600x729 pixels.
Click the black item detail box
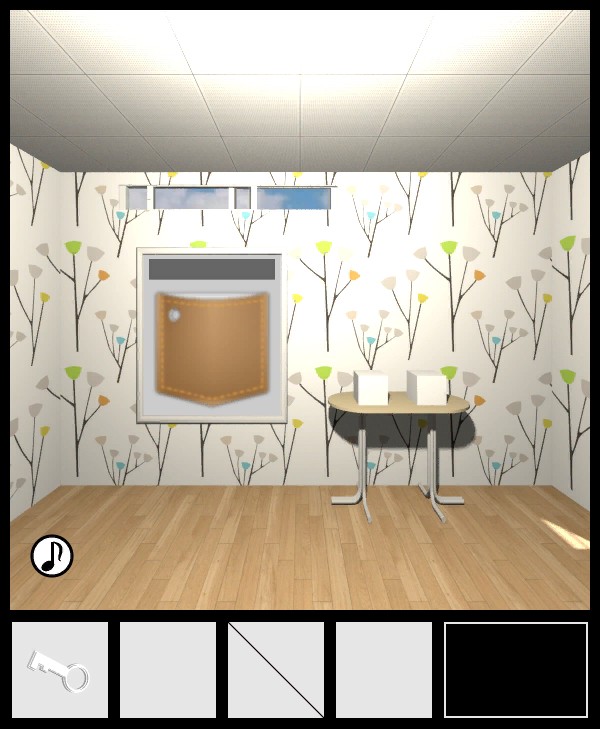[x=516, y=670]
